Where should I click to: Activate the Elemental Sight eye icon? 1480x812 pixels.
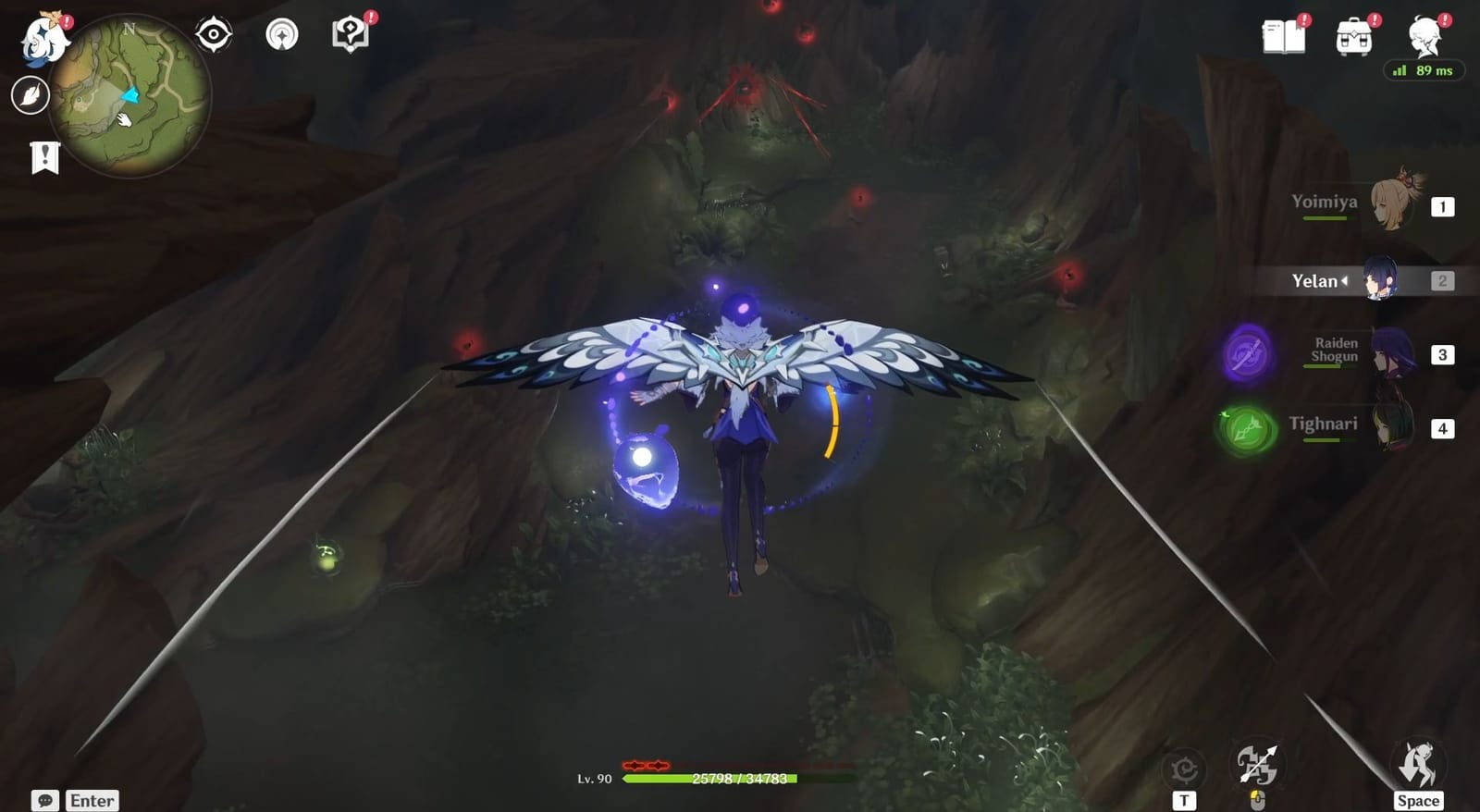(215, 34)
